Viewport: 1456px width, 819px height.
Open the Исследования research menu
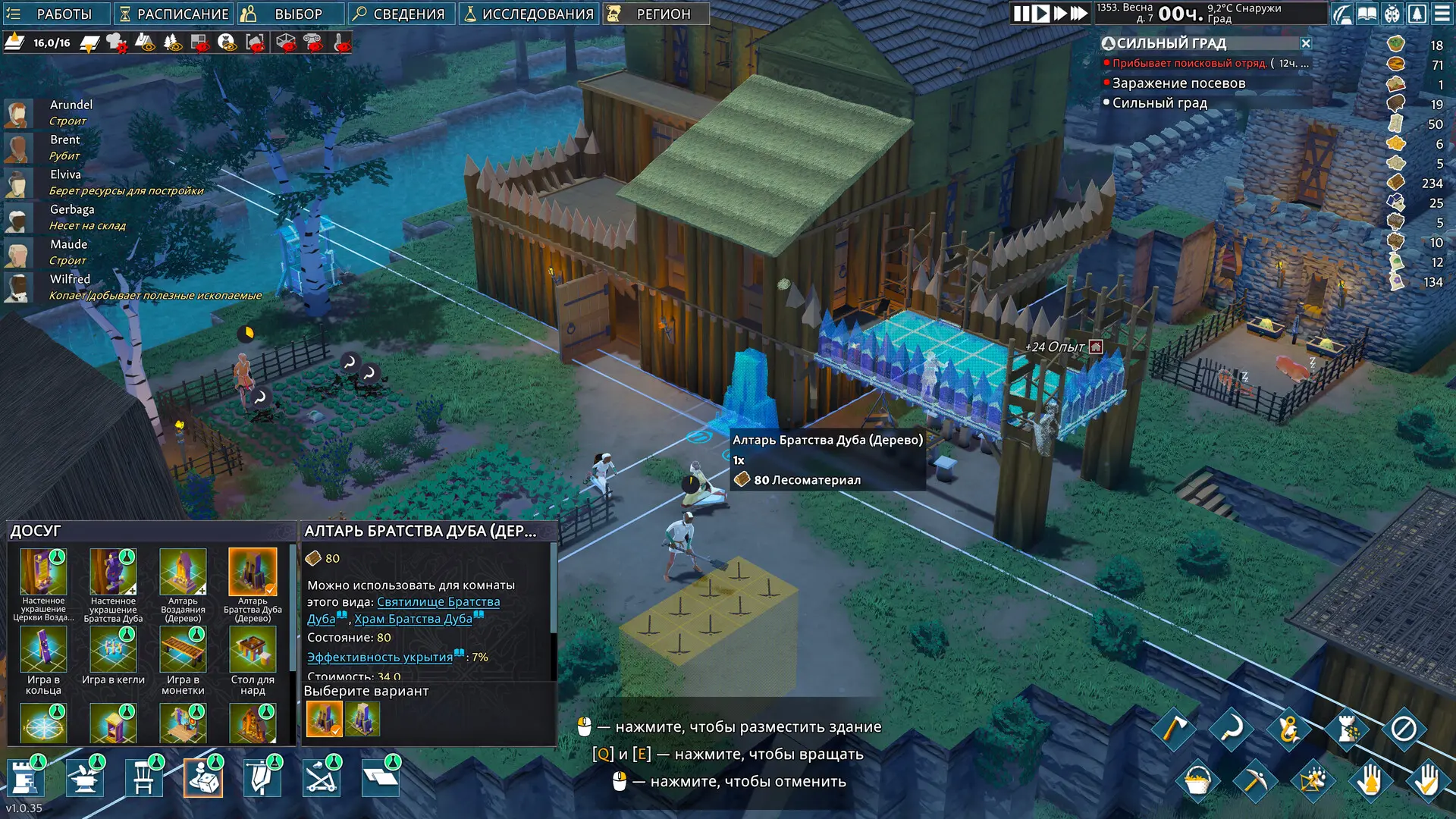[529, 14]
